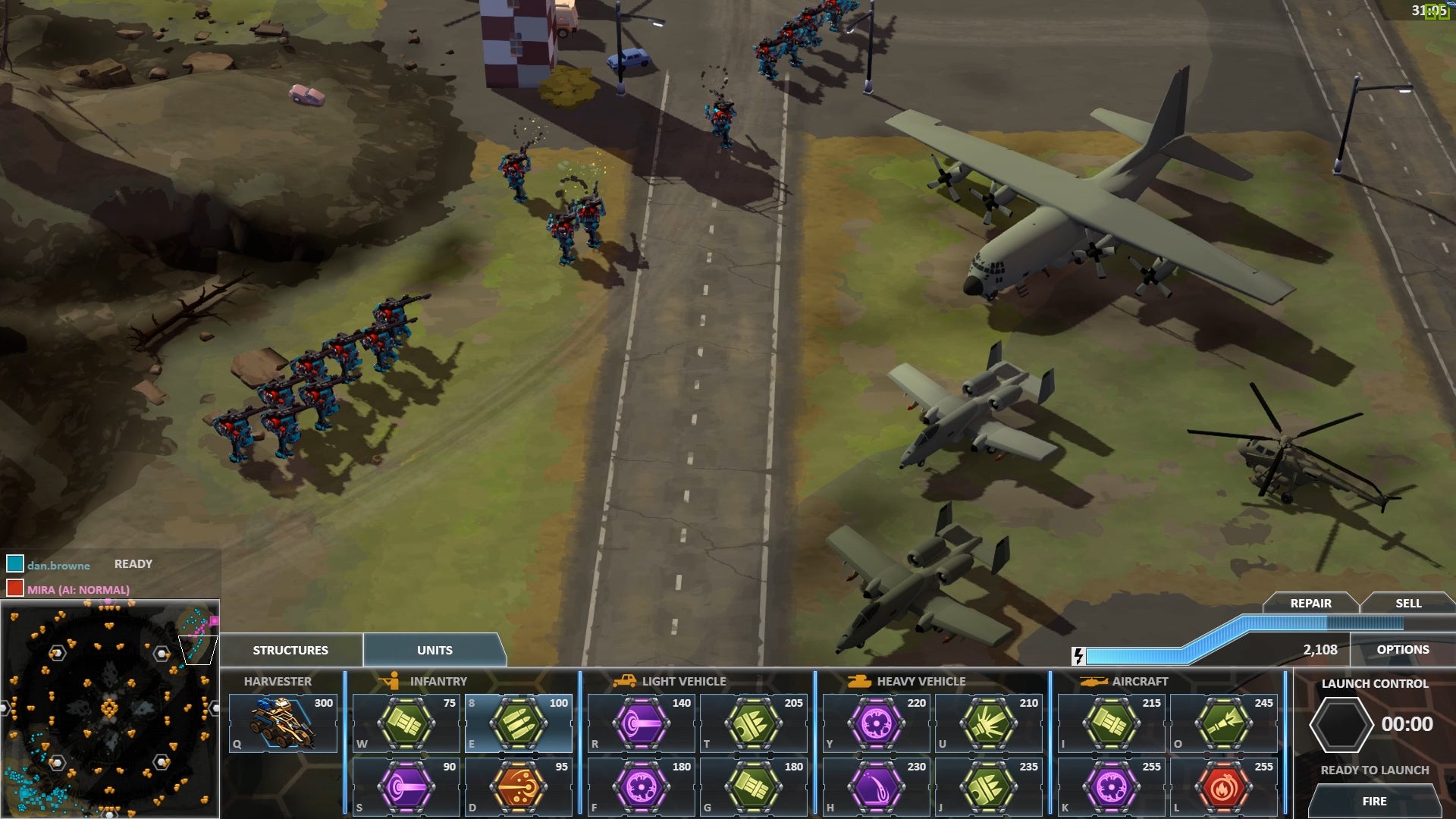1456x819 pixels.
Task: Switch to the Structures tab
Action: [290, 650]
